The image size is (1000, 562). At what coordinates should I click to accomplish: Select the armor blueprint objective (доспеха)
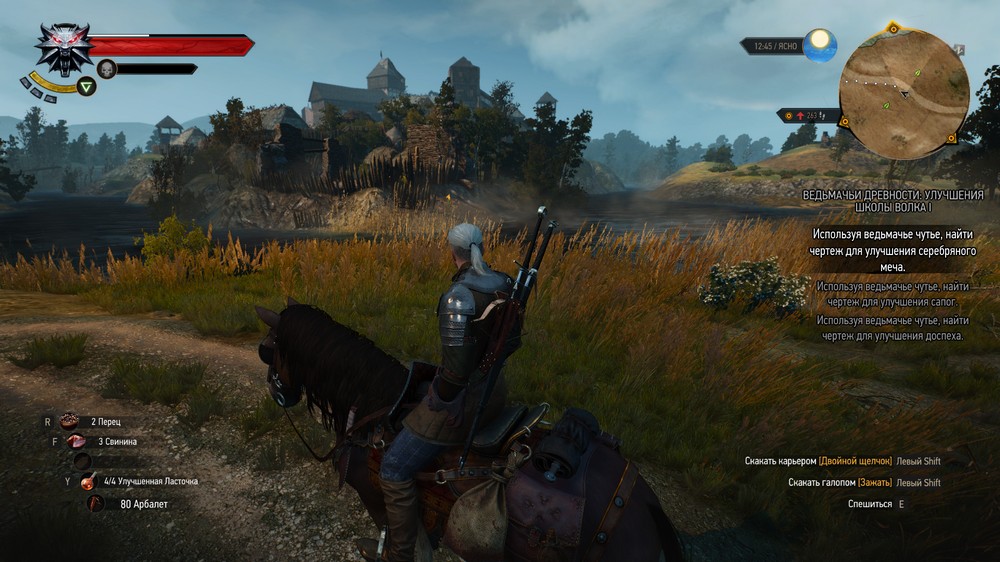(892, 328)
